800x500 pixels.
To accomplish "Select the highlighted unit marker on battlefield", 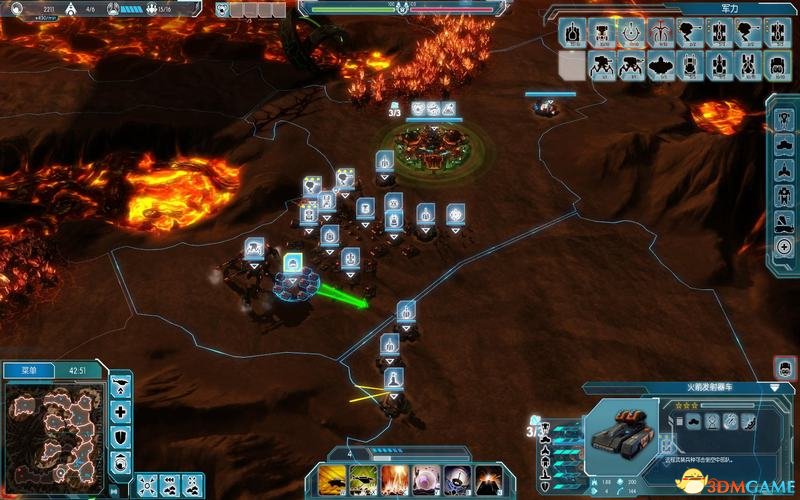I will (293, 264).
